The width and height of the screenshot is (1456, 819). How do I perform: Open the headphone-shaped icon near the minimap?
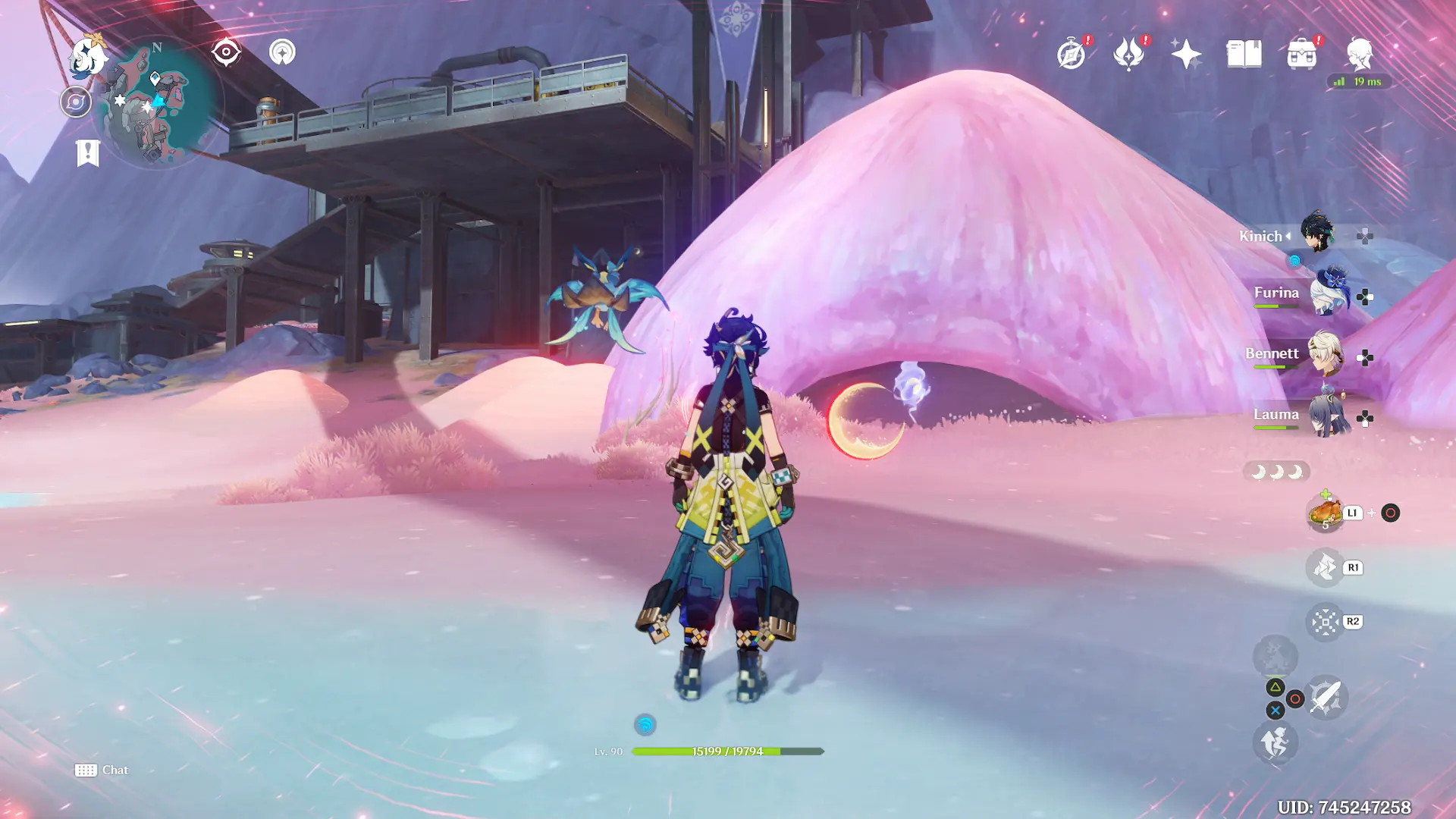[x=282, y=52]
